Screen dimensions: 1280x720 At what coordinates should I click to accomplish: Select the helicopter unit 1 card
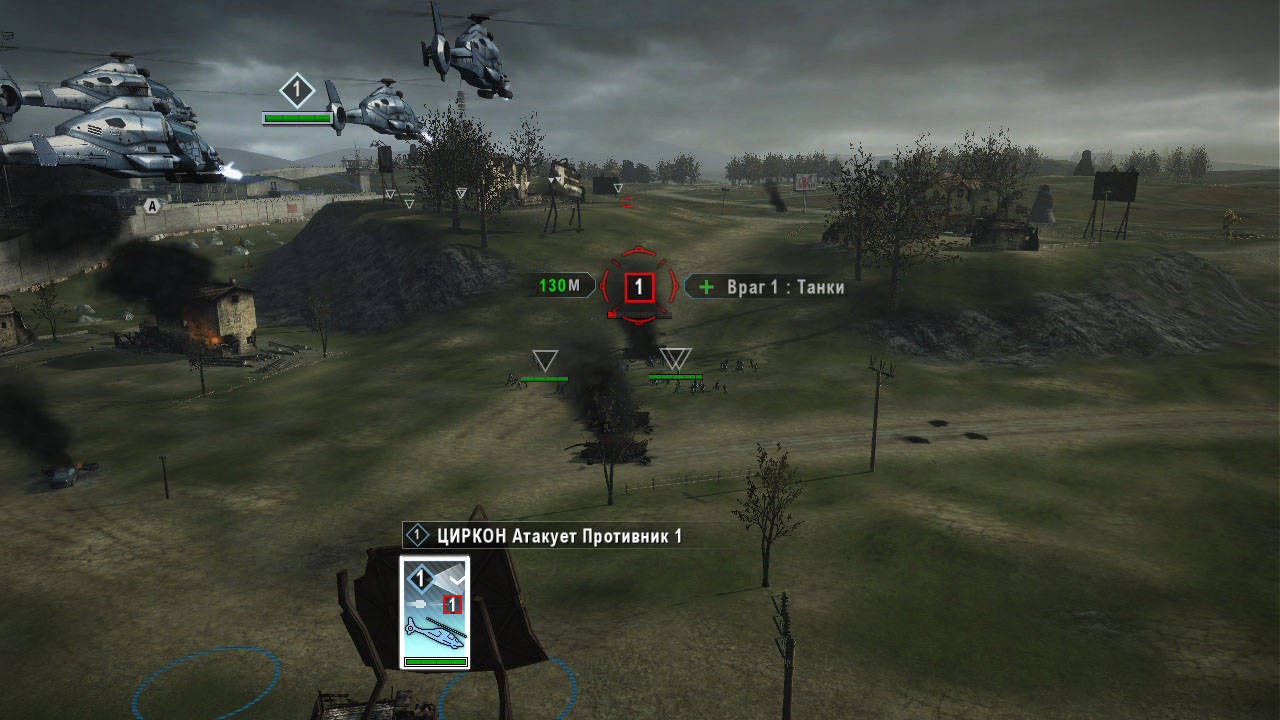pyautogui.click(x=434, y=612)
